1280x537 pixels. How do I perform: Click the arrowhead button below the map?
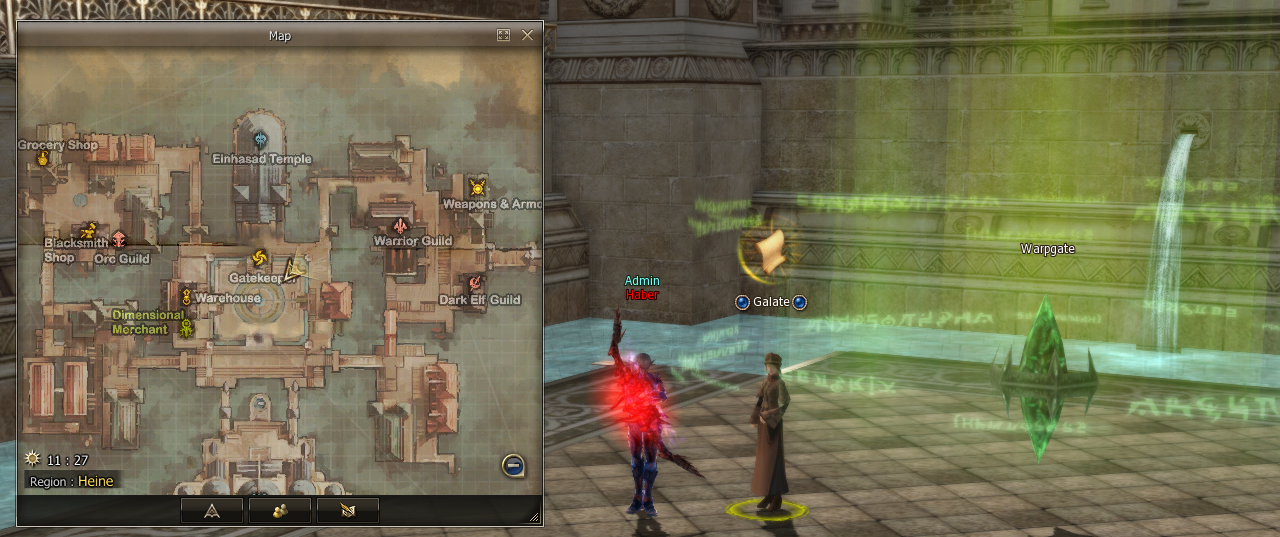coord(211,510)
